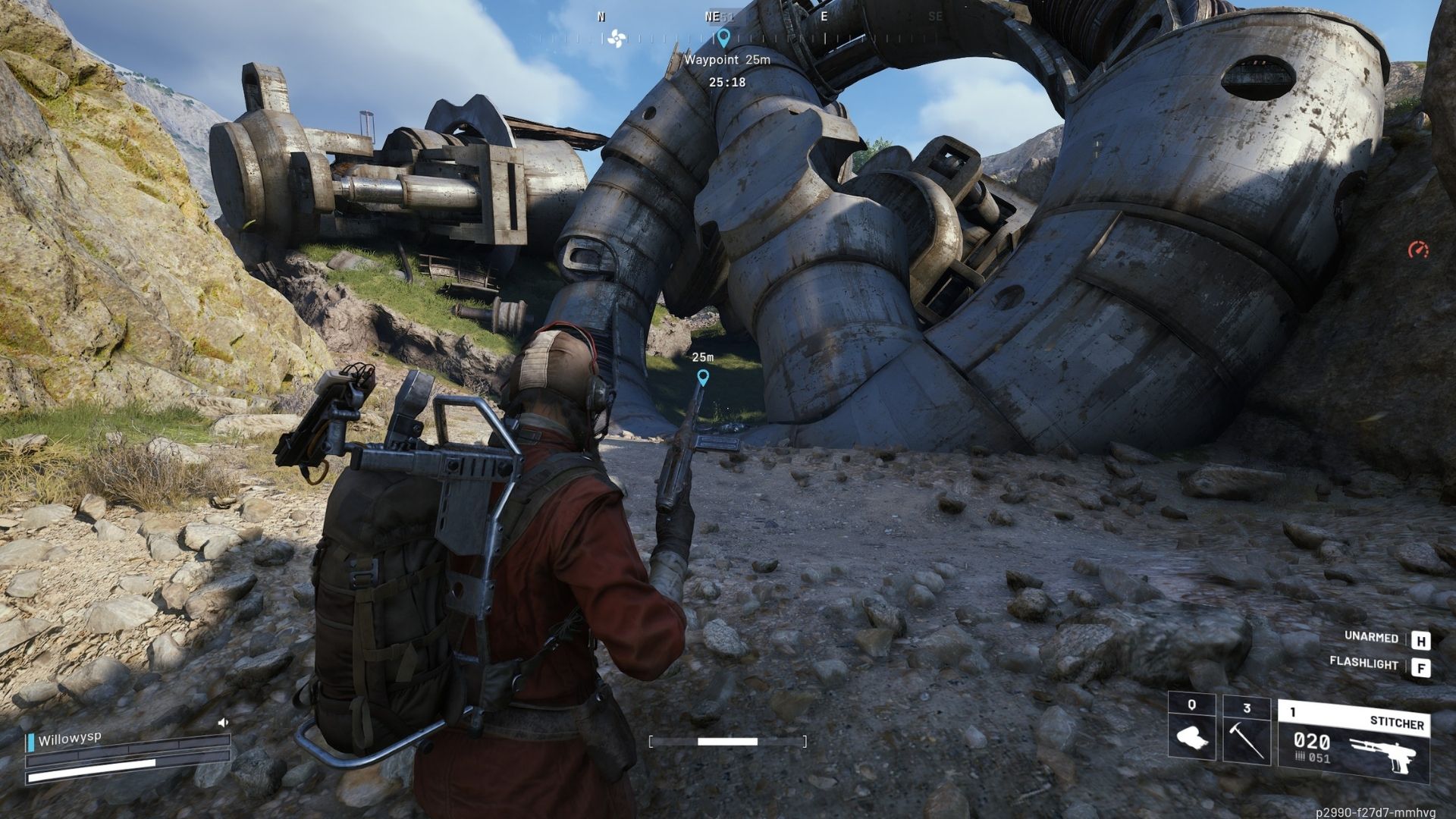
Task: Click the red speedometer warning icon
Action: pos(1417,249)
